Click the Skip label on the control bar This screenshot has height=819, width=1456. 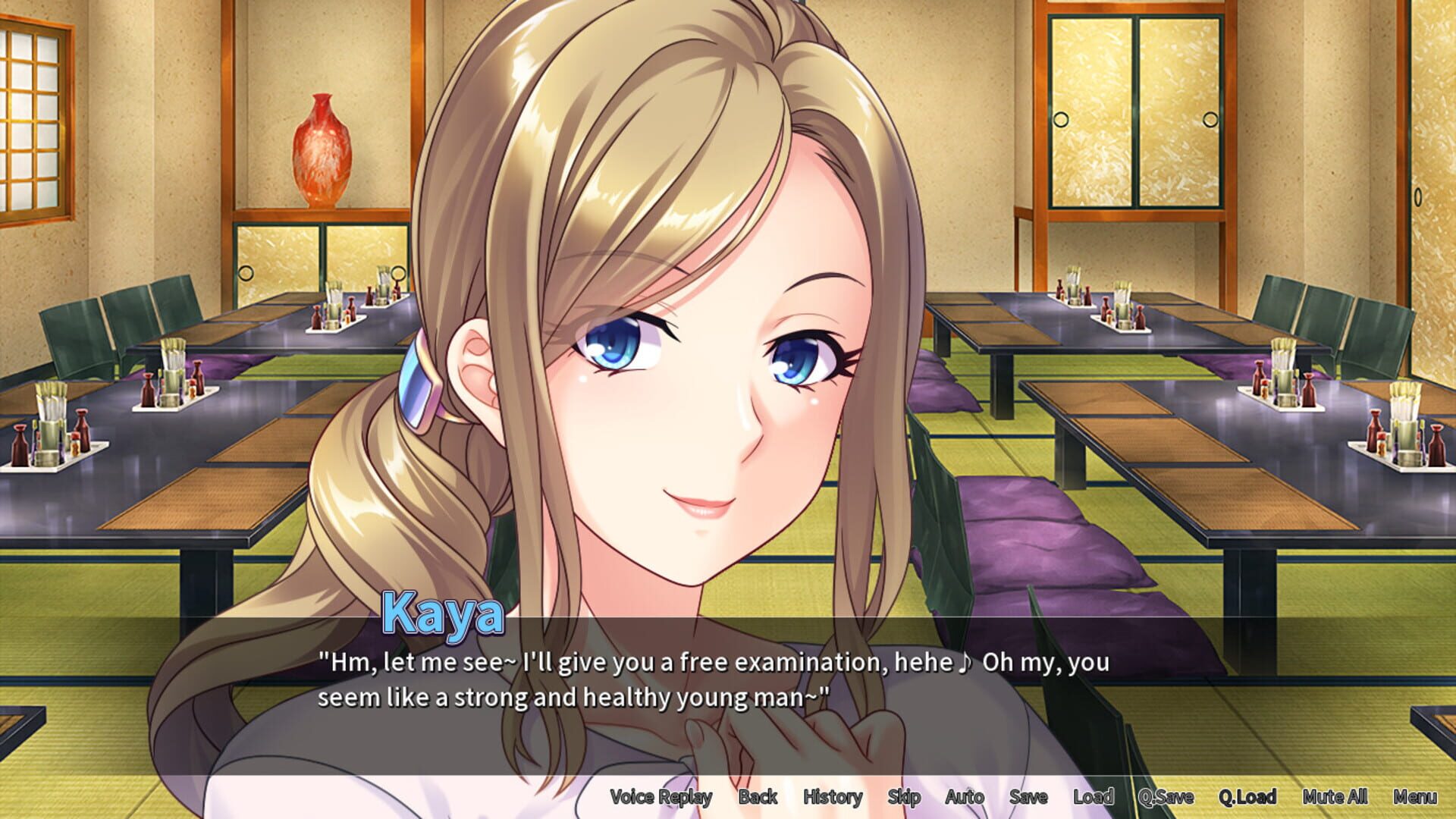[905, 797]
